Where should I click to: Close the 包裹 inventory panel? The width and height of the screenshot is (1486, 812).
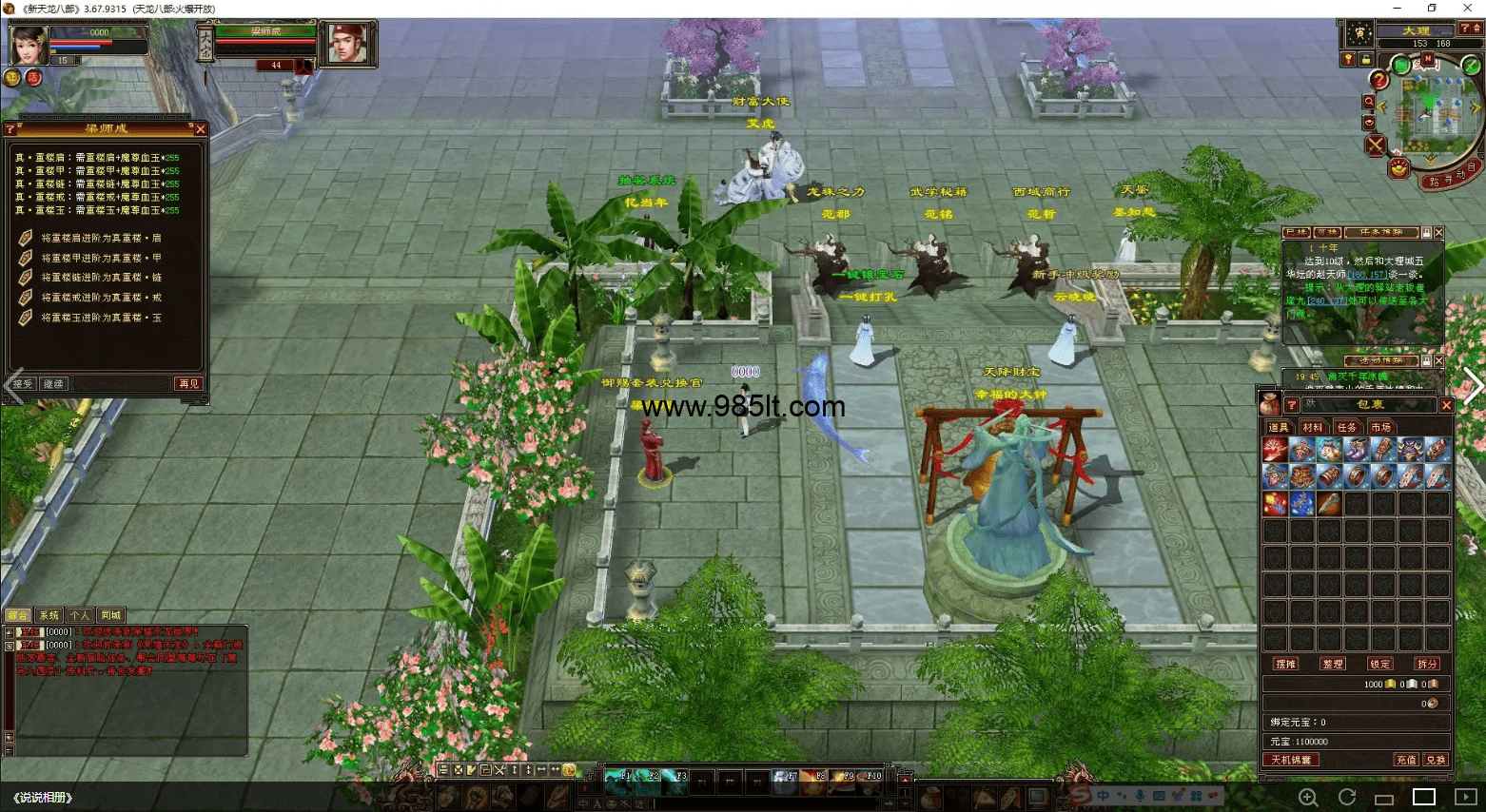1446,405
